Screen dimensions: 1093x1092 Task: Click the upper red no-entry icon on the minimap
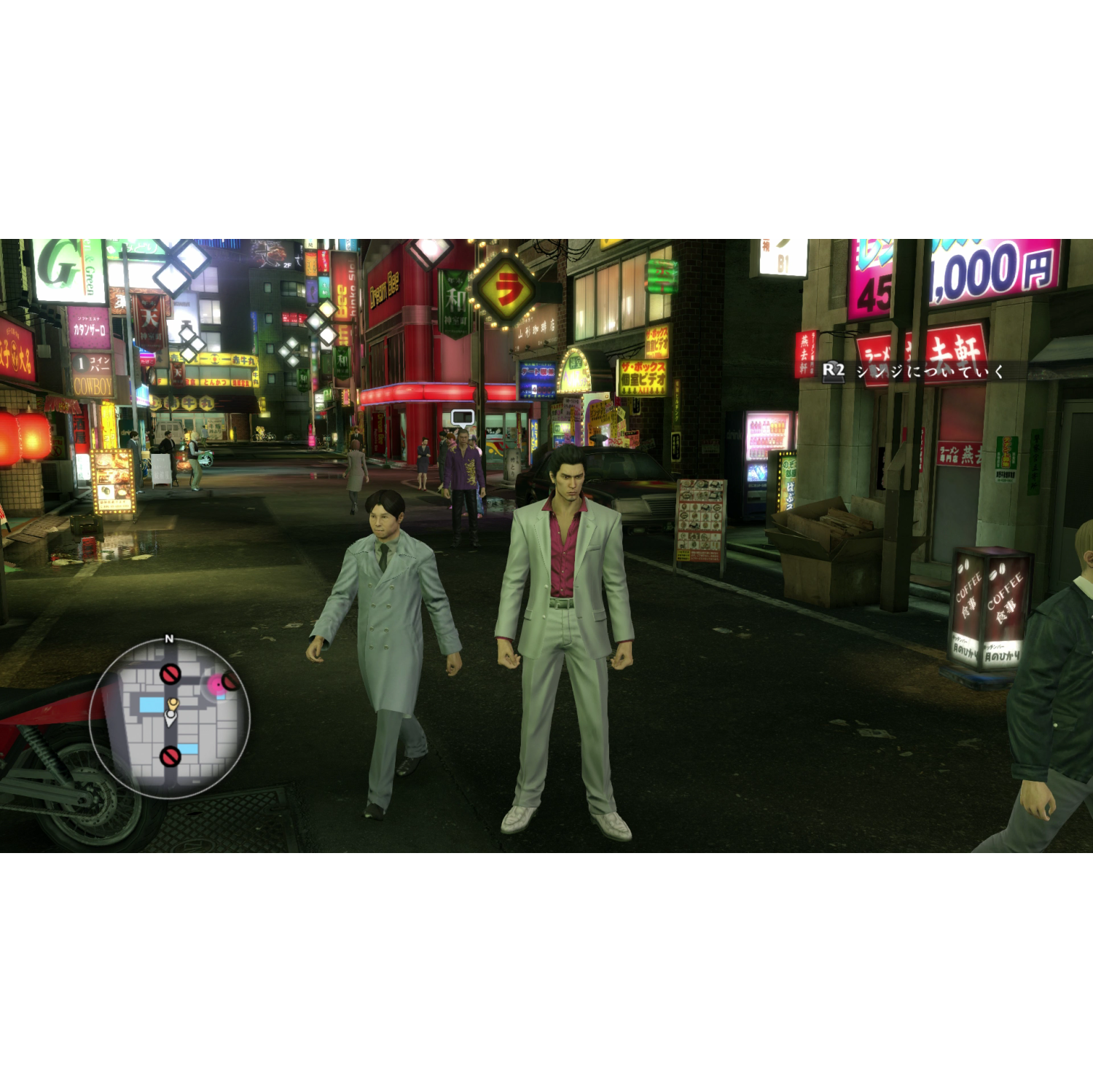coord(171,674)
